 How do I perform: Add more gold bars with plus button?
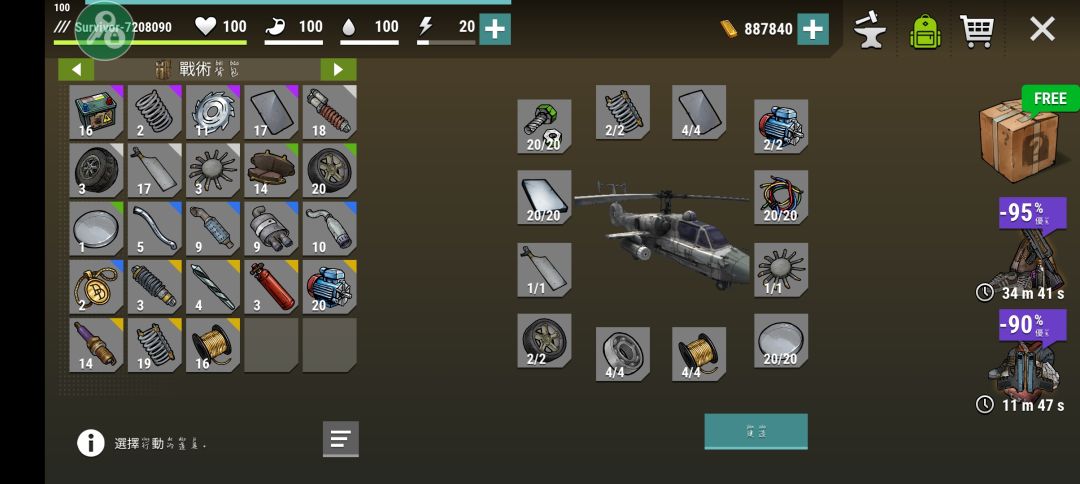tap(812, 29)
